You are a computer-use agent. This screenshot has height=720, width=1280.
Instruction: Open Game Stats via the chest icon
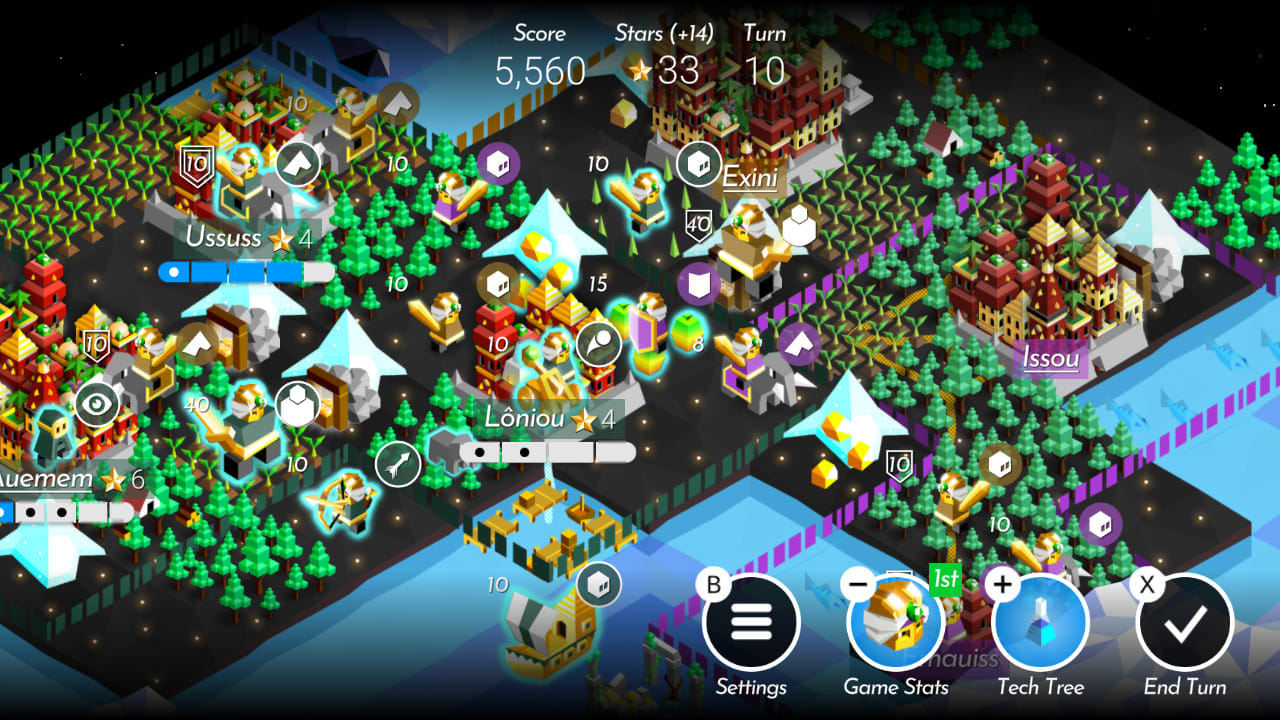897,622
